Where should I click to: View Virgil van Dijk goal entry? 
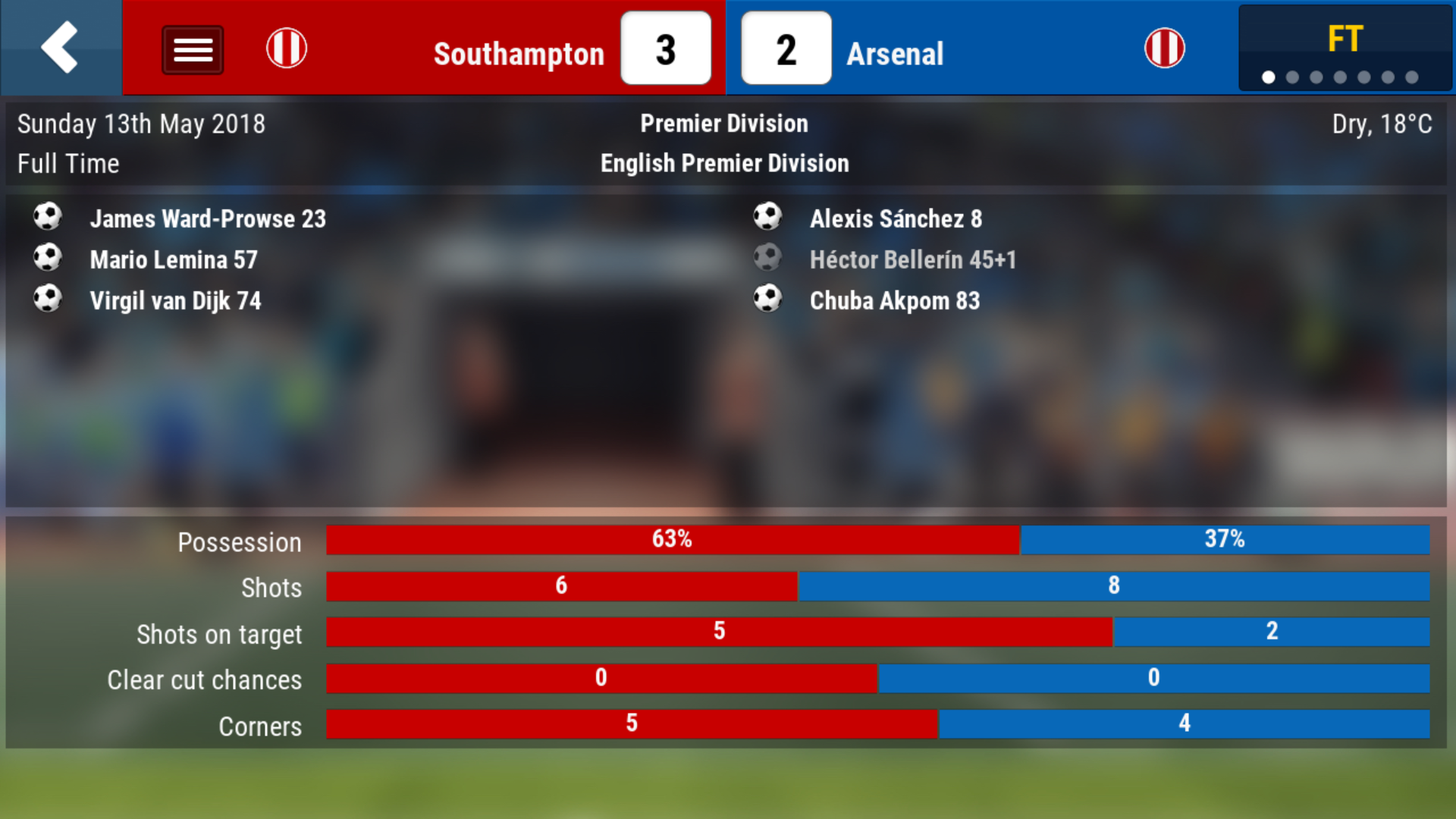[175, 301]
